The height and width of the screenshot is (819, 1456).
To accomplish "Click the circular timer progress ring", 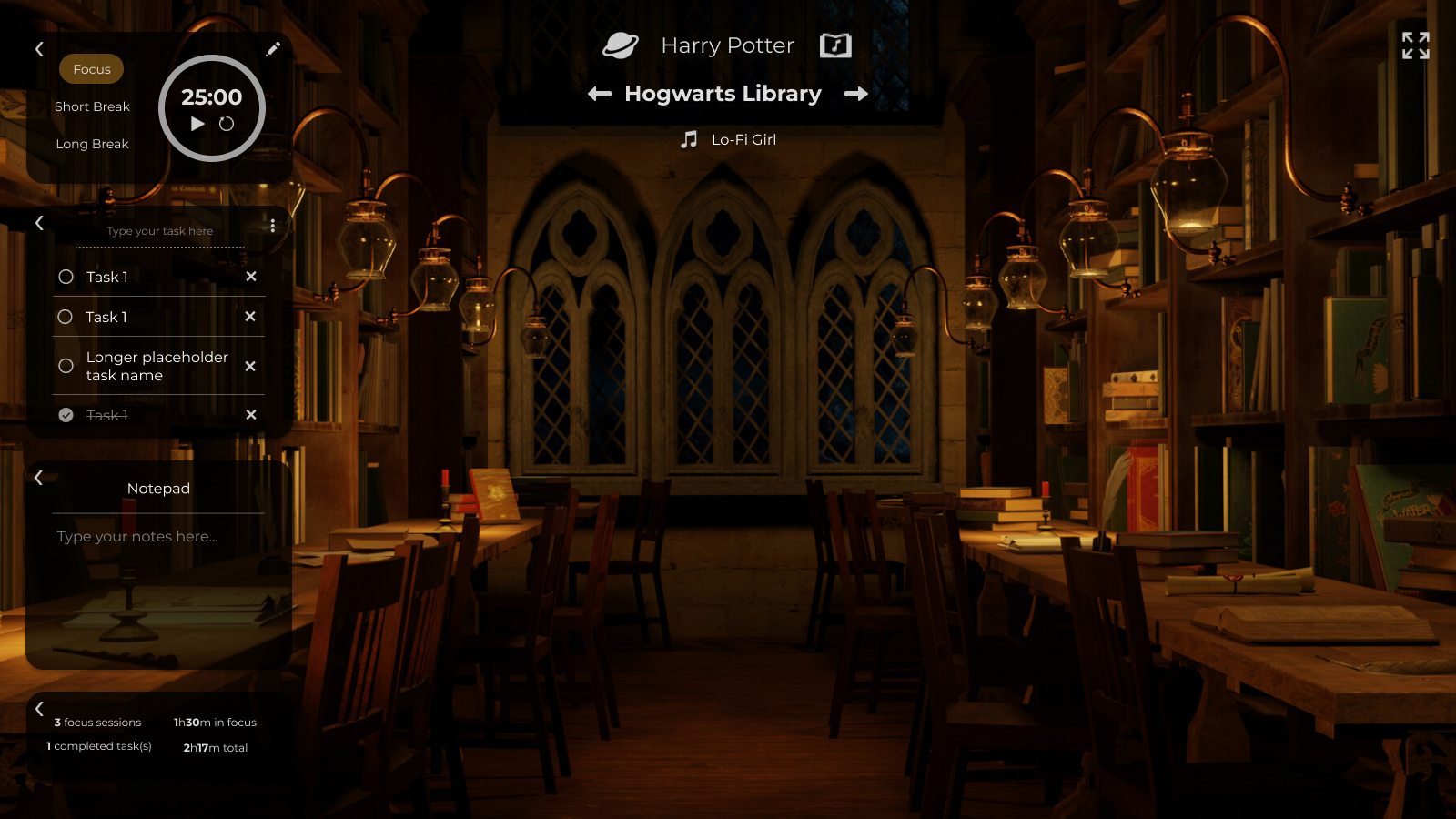I will pyautogui.click(x=211, y=57).
